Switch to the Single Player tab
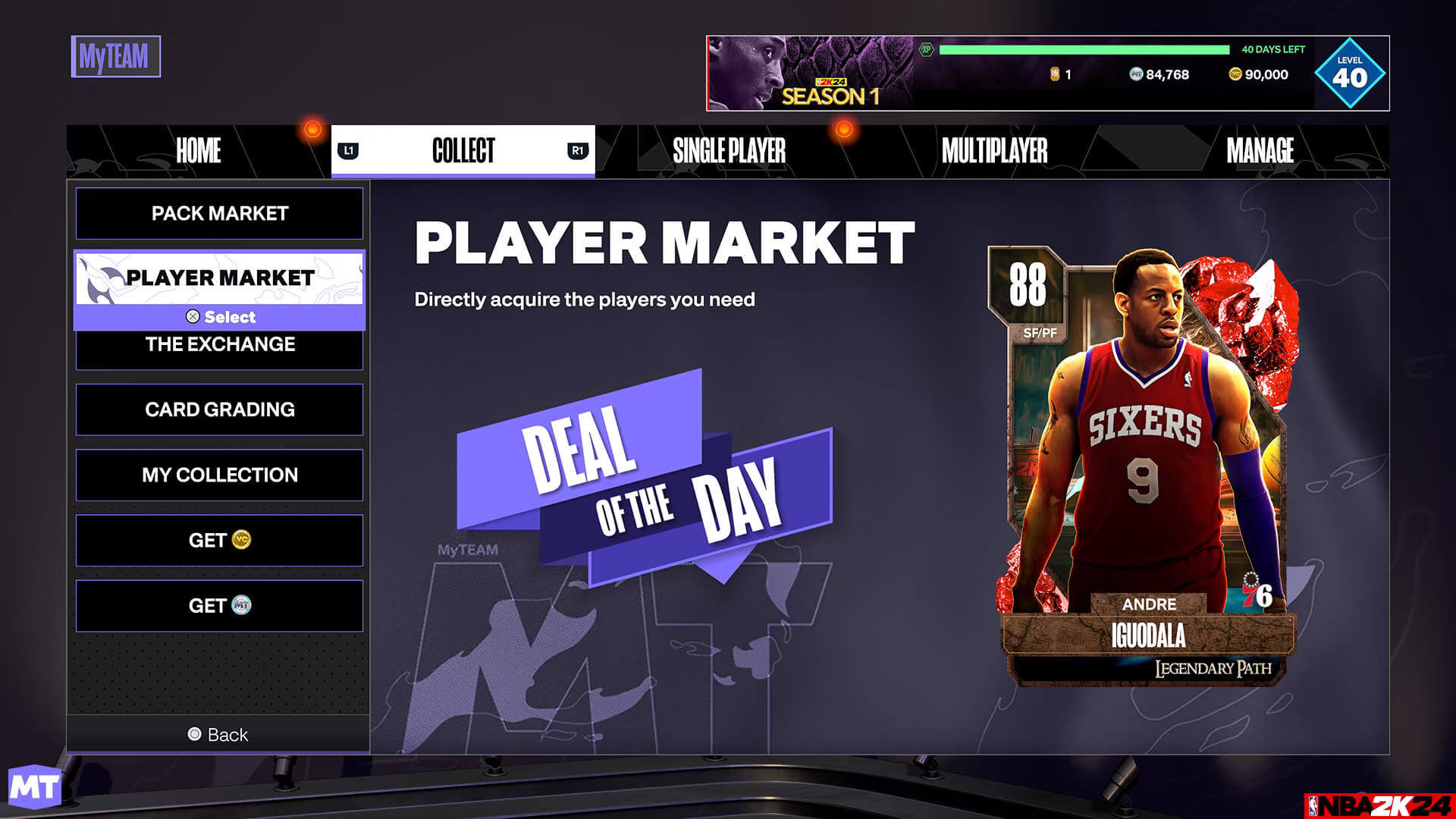The image size is (1456, 819). [x=730, y=150]
